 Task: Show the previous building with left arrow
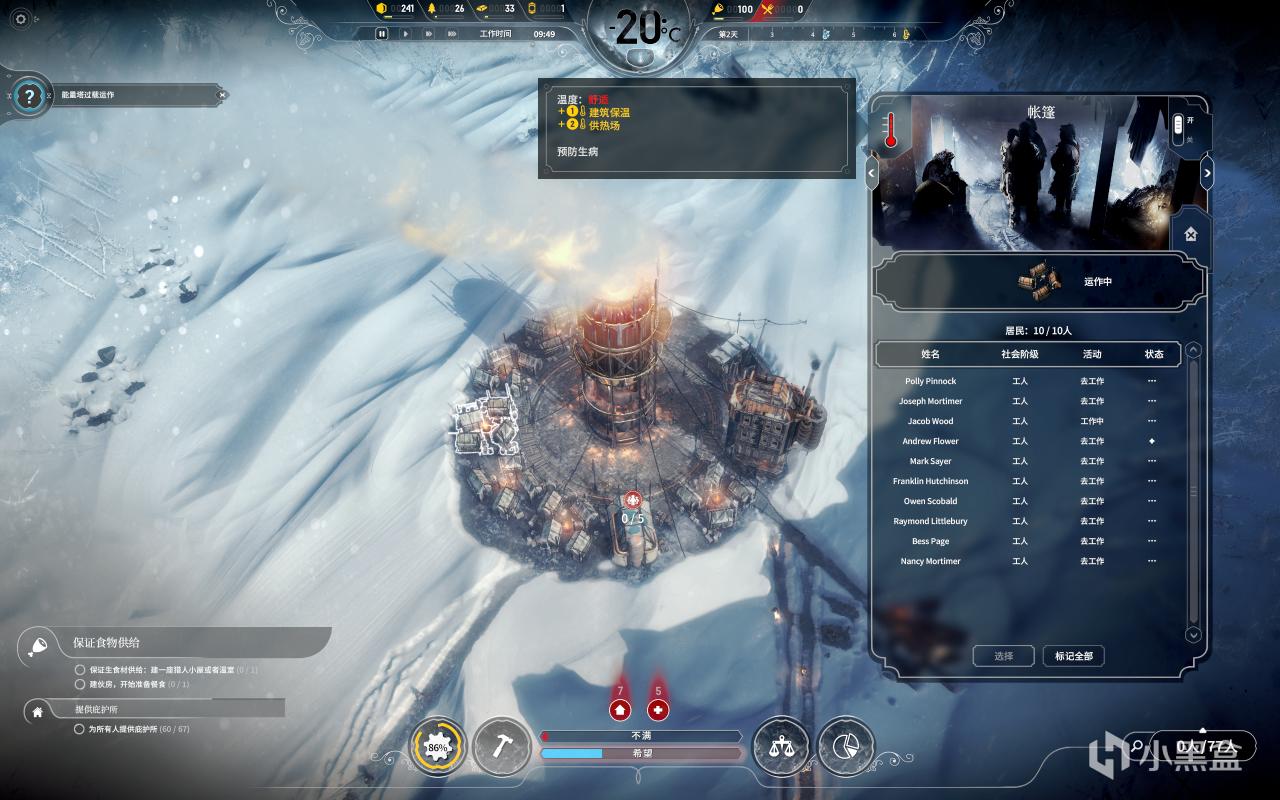tap(872, 173)
